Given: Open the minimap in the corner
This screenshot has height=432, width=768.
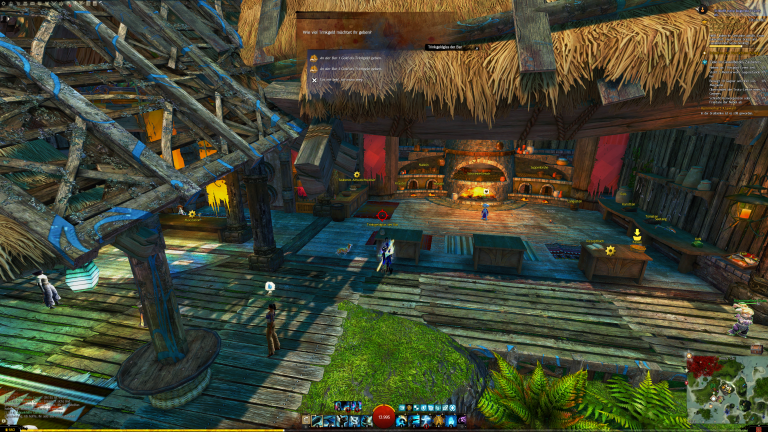Looking at the screenshot, I should pyautogui.click(x=726, y=389).
